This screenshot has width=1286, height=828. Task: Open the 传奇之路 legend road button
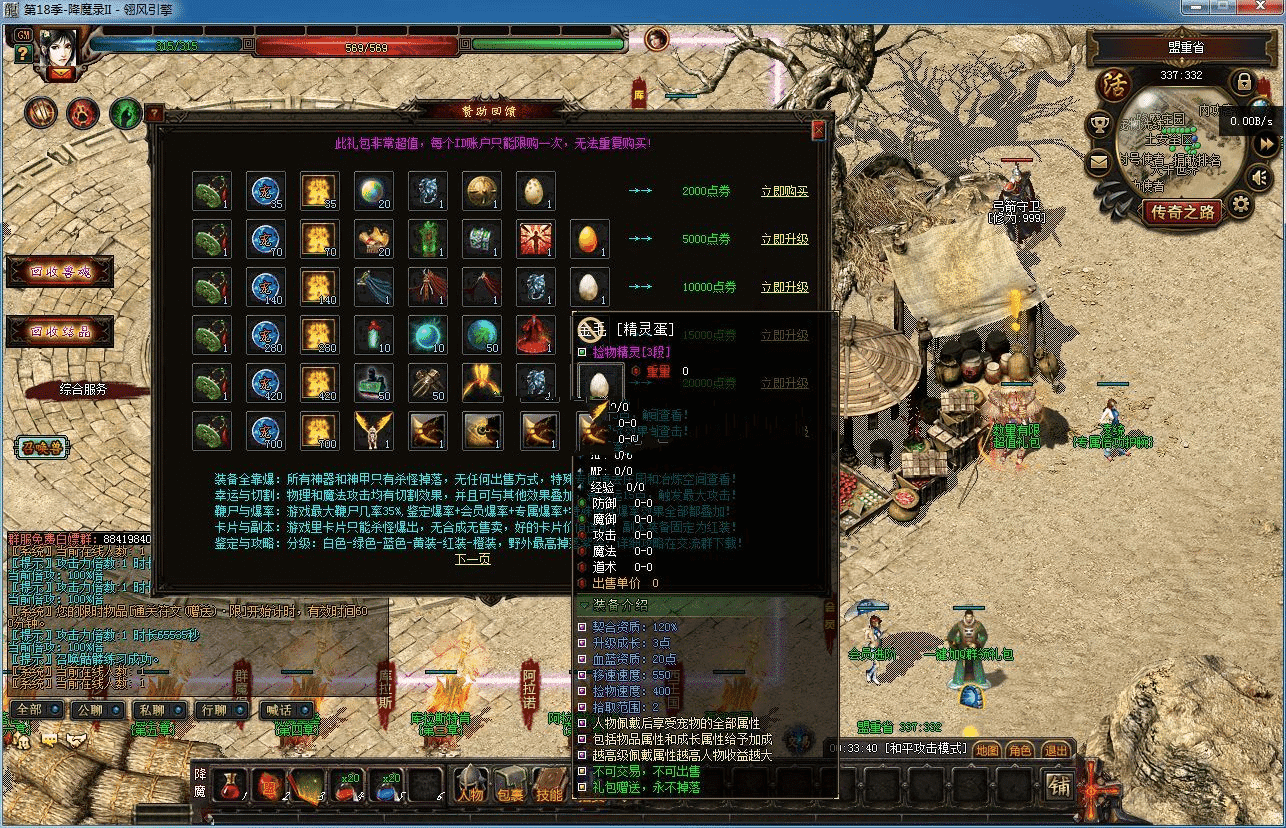[x=1182, y=211]
